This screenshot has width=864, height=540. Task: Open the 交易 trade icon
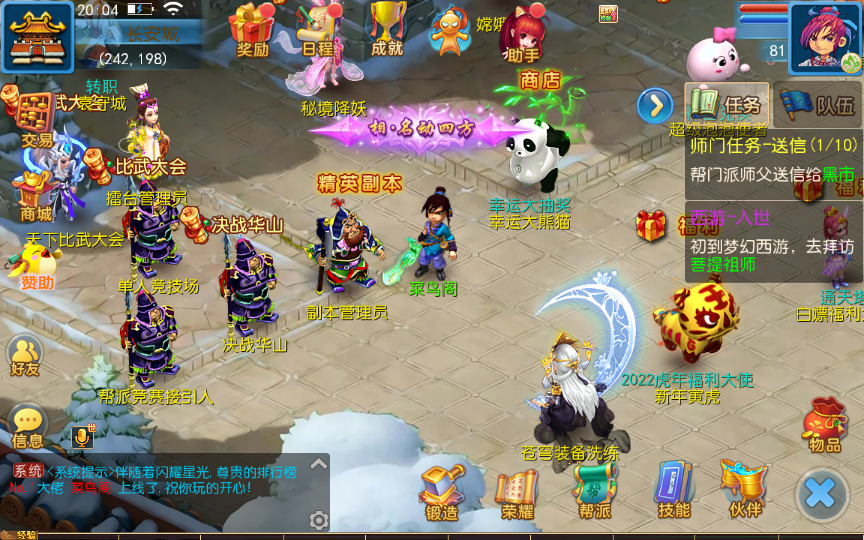coord(36,117)
